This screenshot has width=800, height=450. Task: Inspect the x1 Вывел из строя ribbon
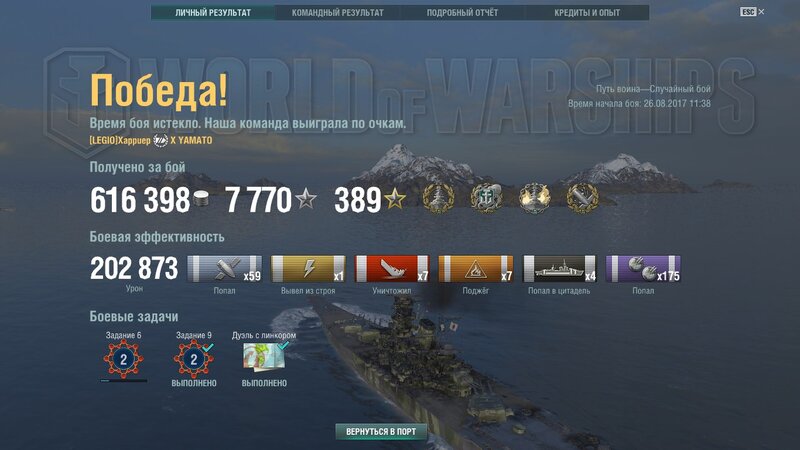[309, 269]
